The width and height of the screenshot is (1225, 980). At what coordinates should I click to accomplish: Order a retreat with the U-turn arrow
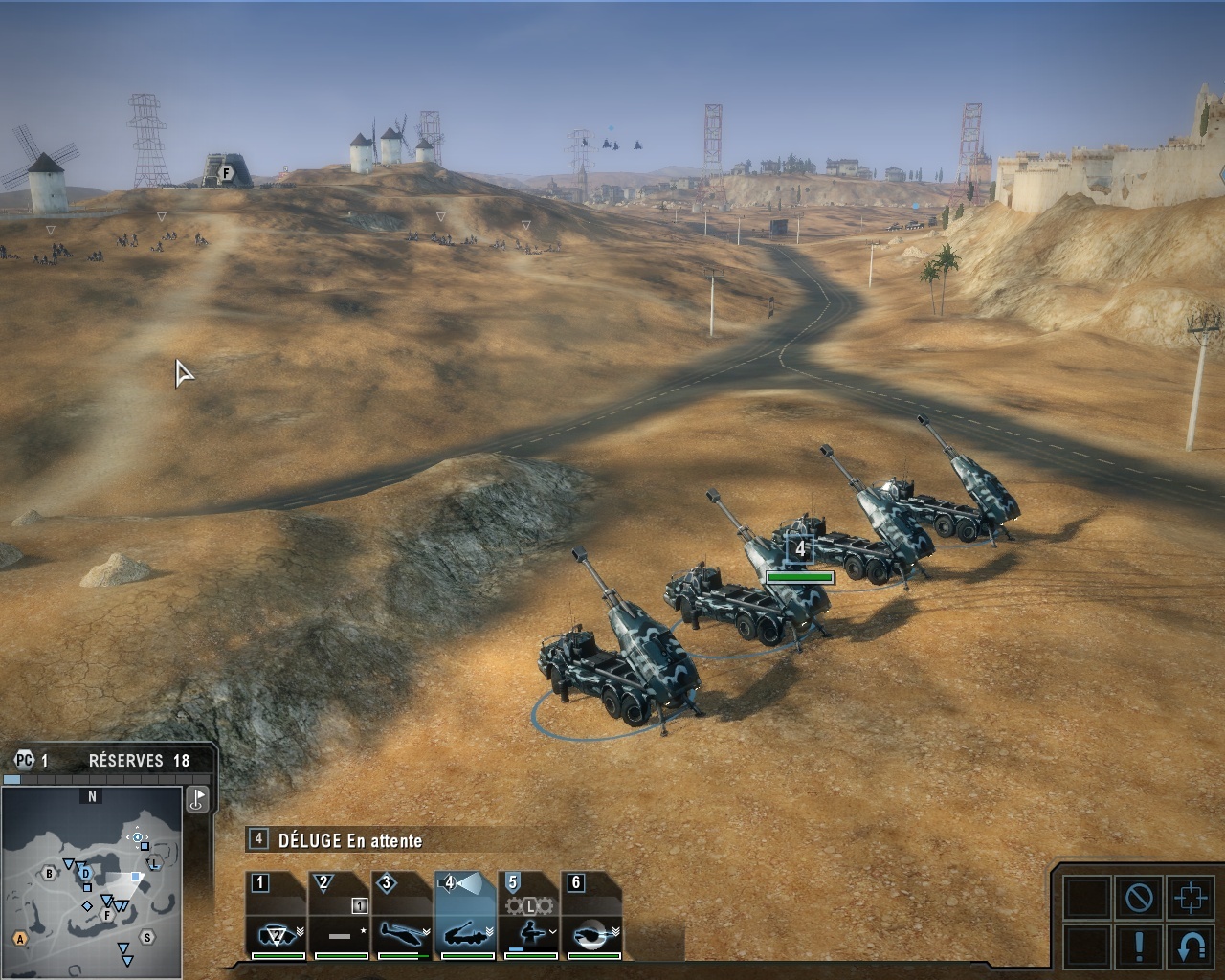1191,947
